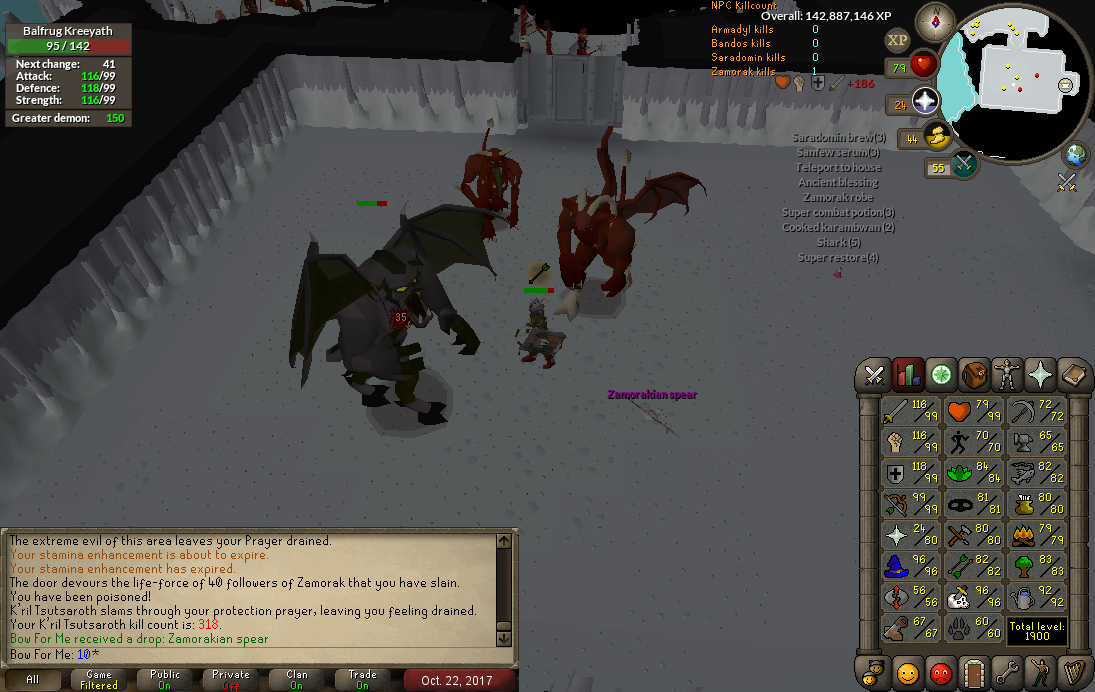Switch chat to the Clan tab
This screenshot has height=692, width=1095.
point(297,680)
